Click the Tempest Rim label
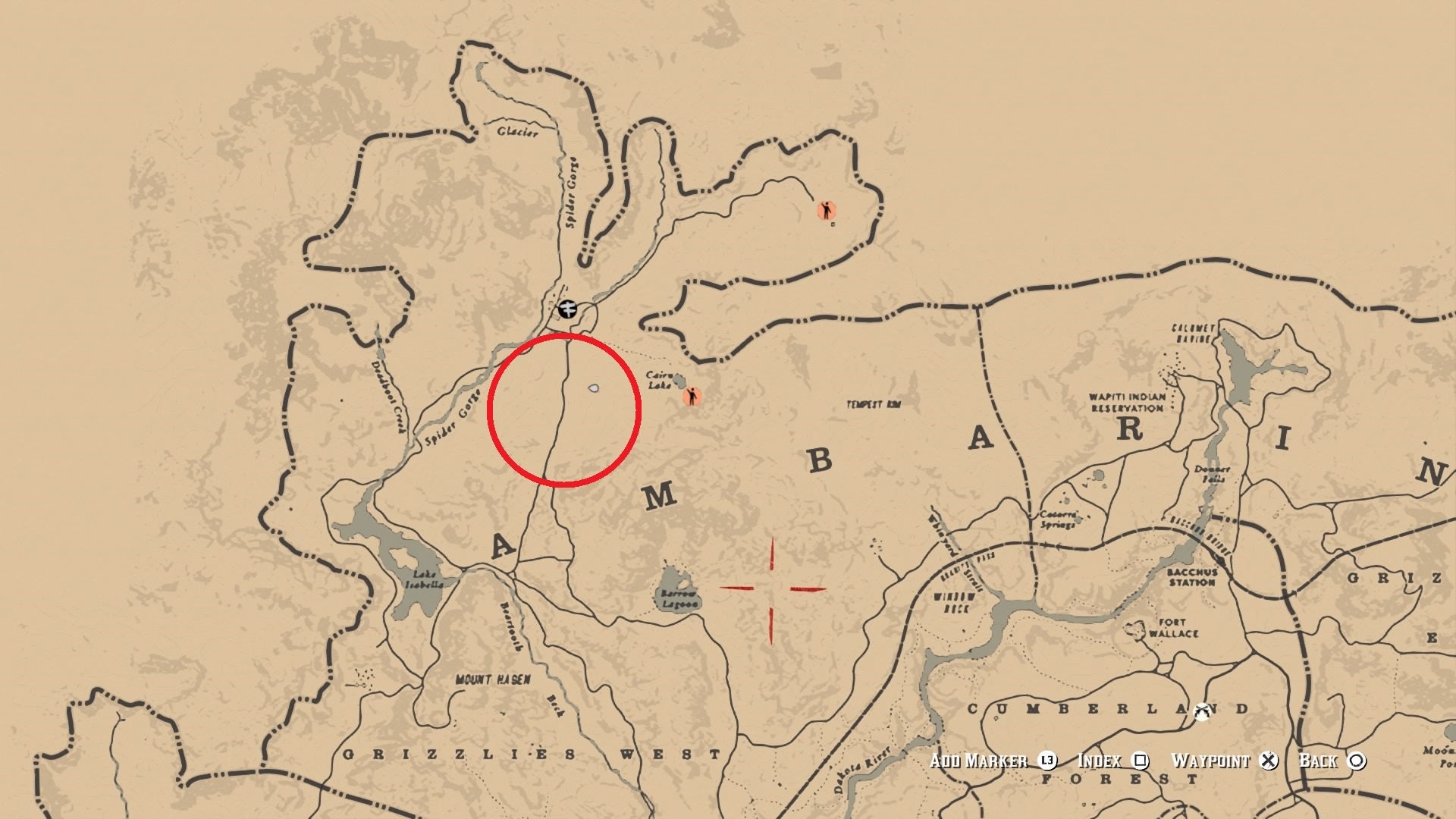This screenshot has height=819, width=1456. tap(874, 404)
